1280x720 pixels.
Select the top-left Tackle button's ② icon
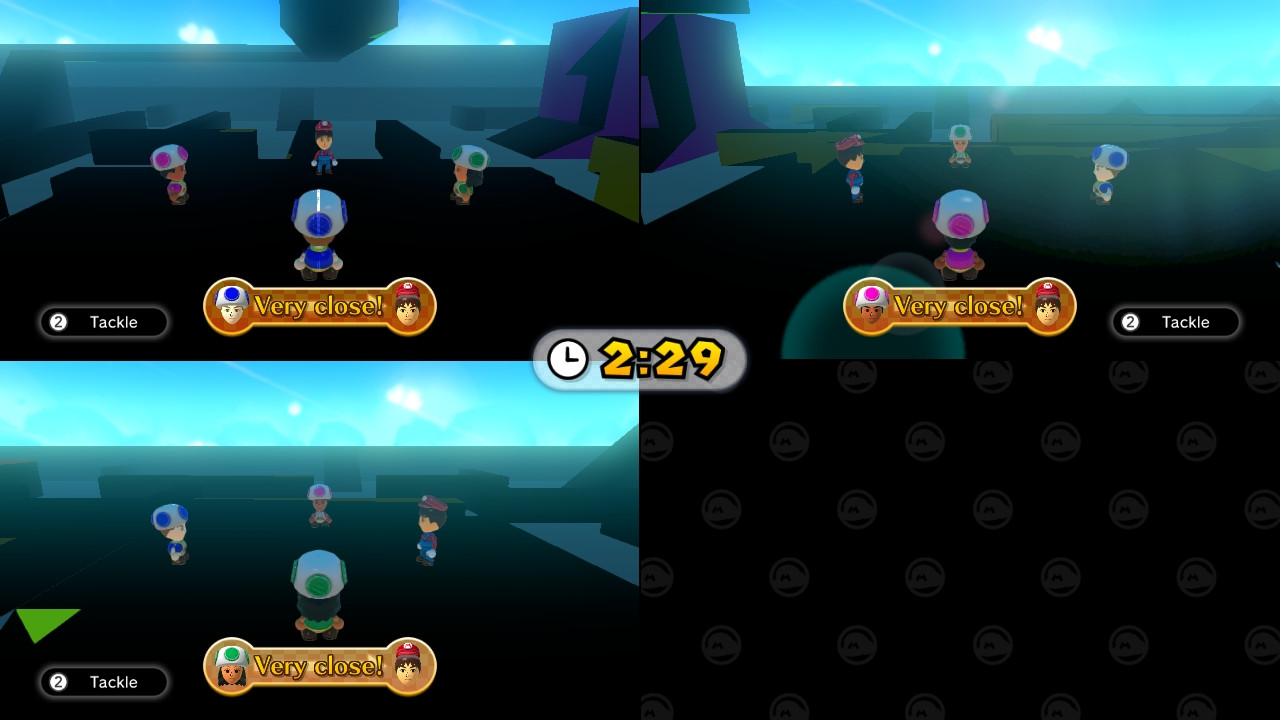point(59,322)
